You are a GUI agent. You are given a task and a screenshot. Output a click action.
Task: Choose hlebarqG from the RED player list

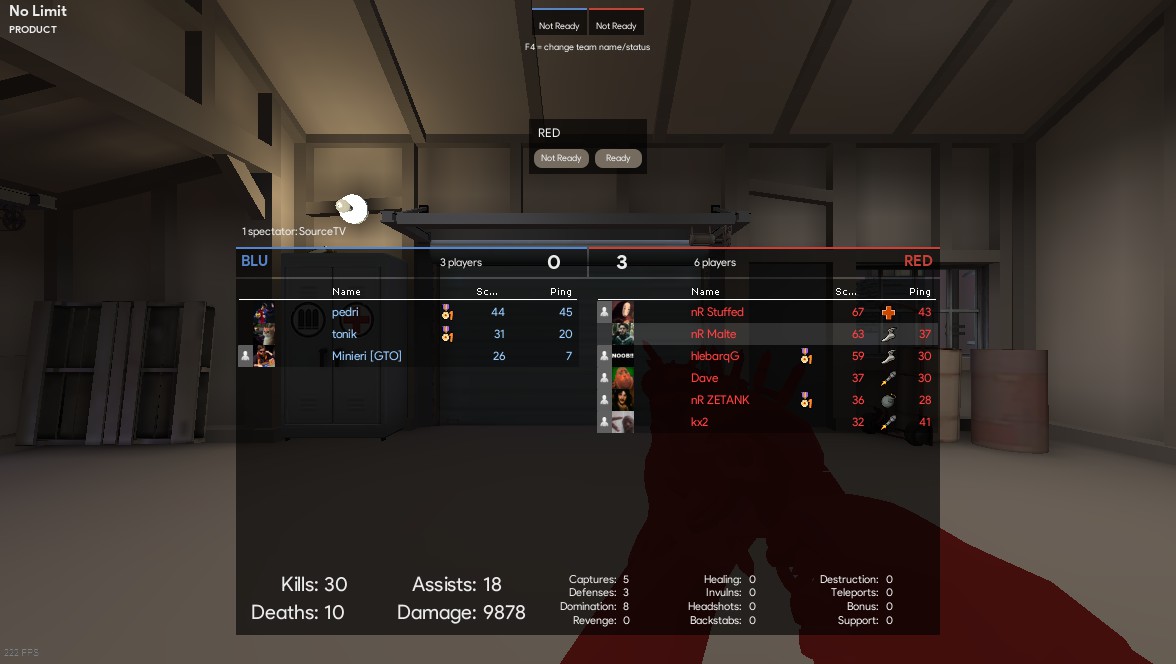coord(715,356)
